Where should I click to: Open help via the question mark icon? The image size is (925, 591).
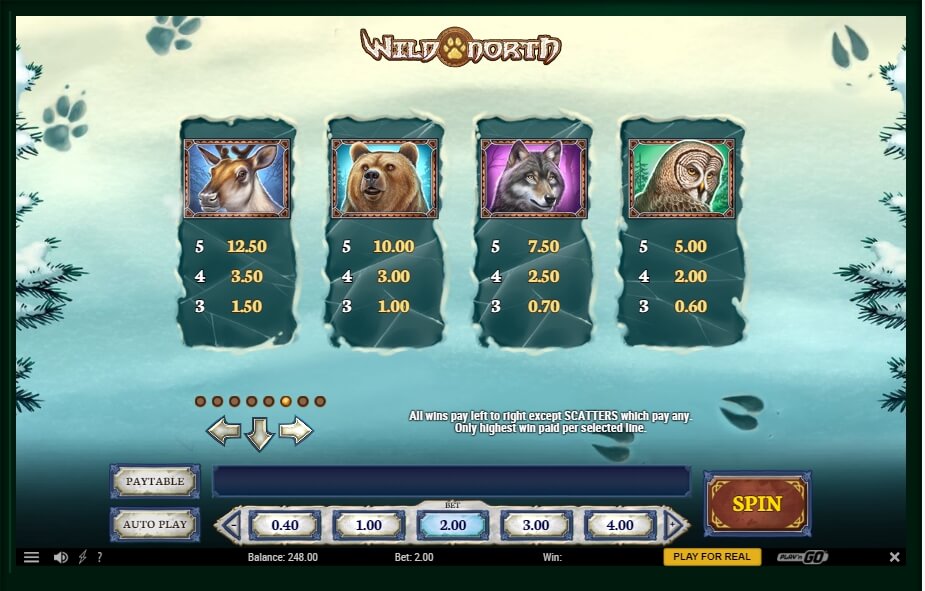pyautogui.click(x=100, y=557)
